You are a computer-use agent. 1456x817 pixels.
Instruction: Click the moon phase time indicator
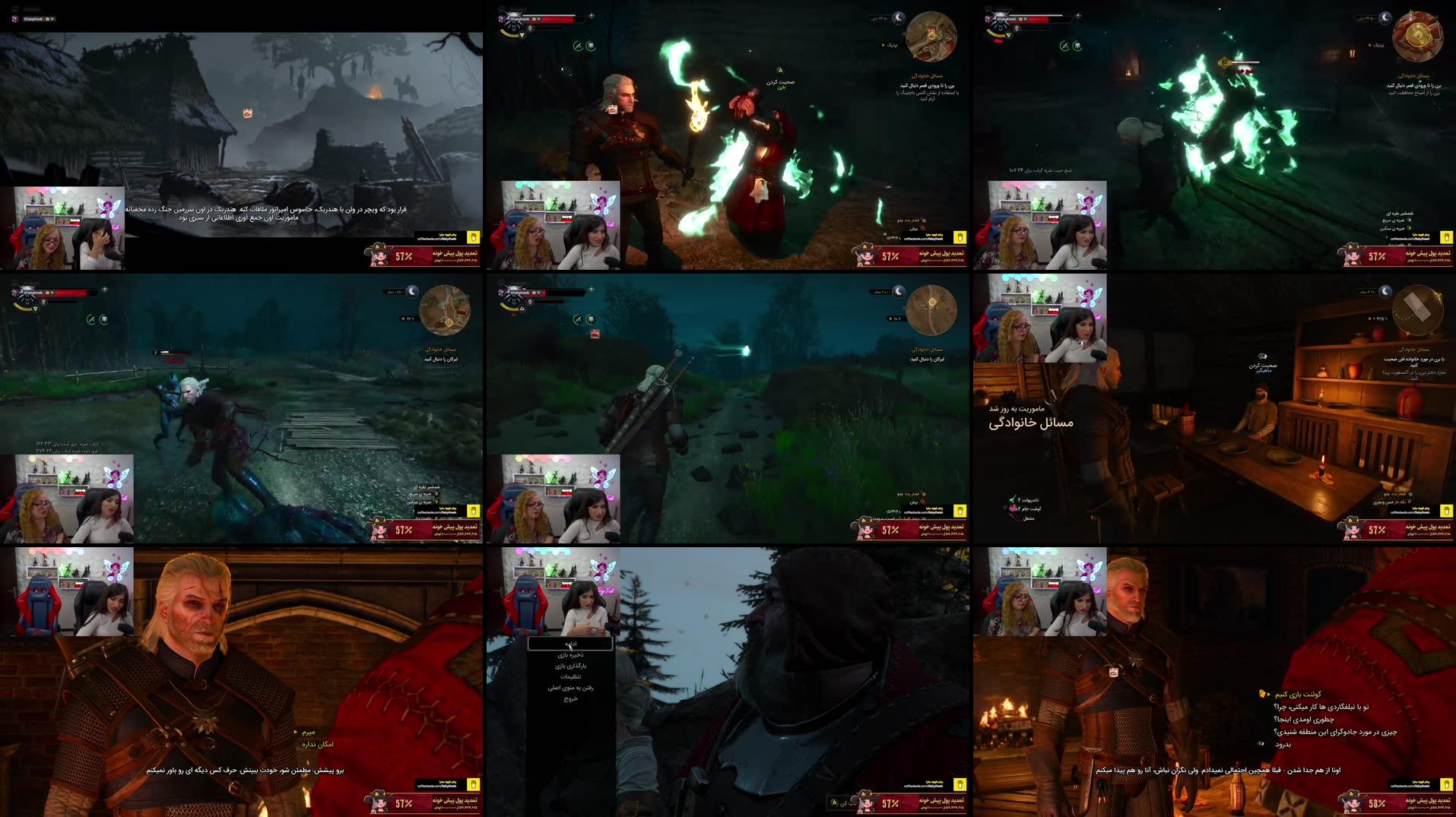coord(897,17)
